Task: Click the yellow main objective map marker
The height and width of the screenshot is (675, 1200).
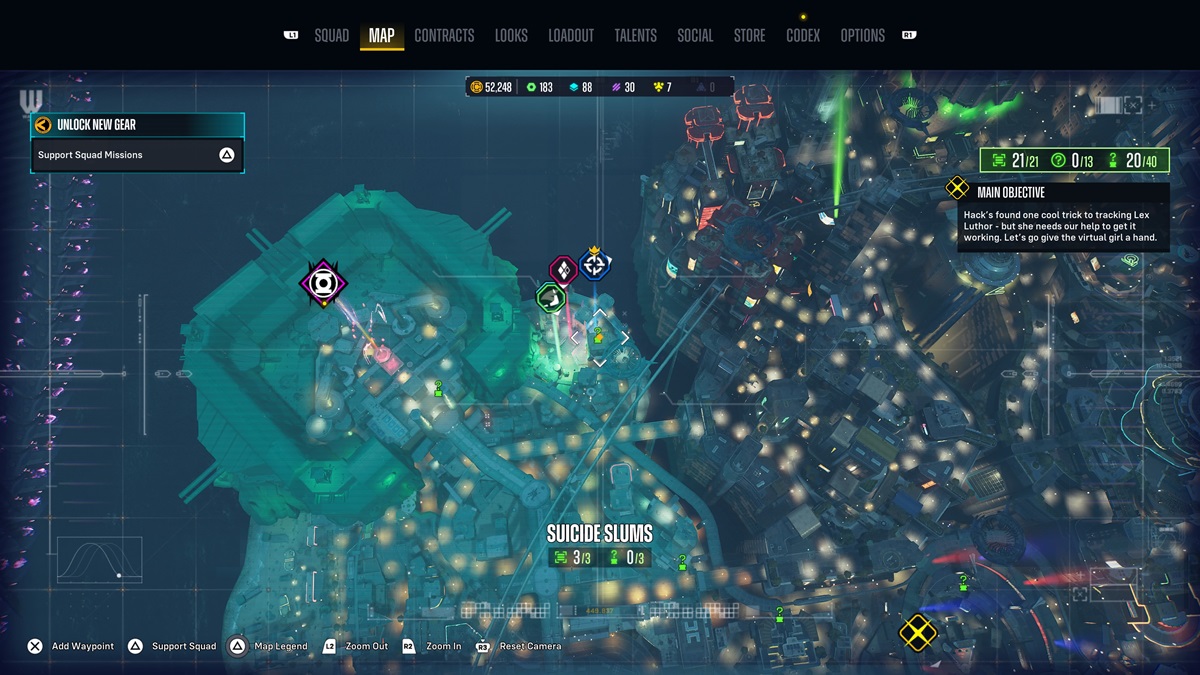Action: pos(917,631)
